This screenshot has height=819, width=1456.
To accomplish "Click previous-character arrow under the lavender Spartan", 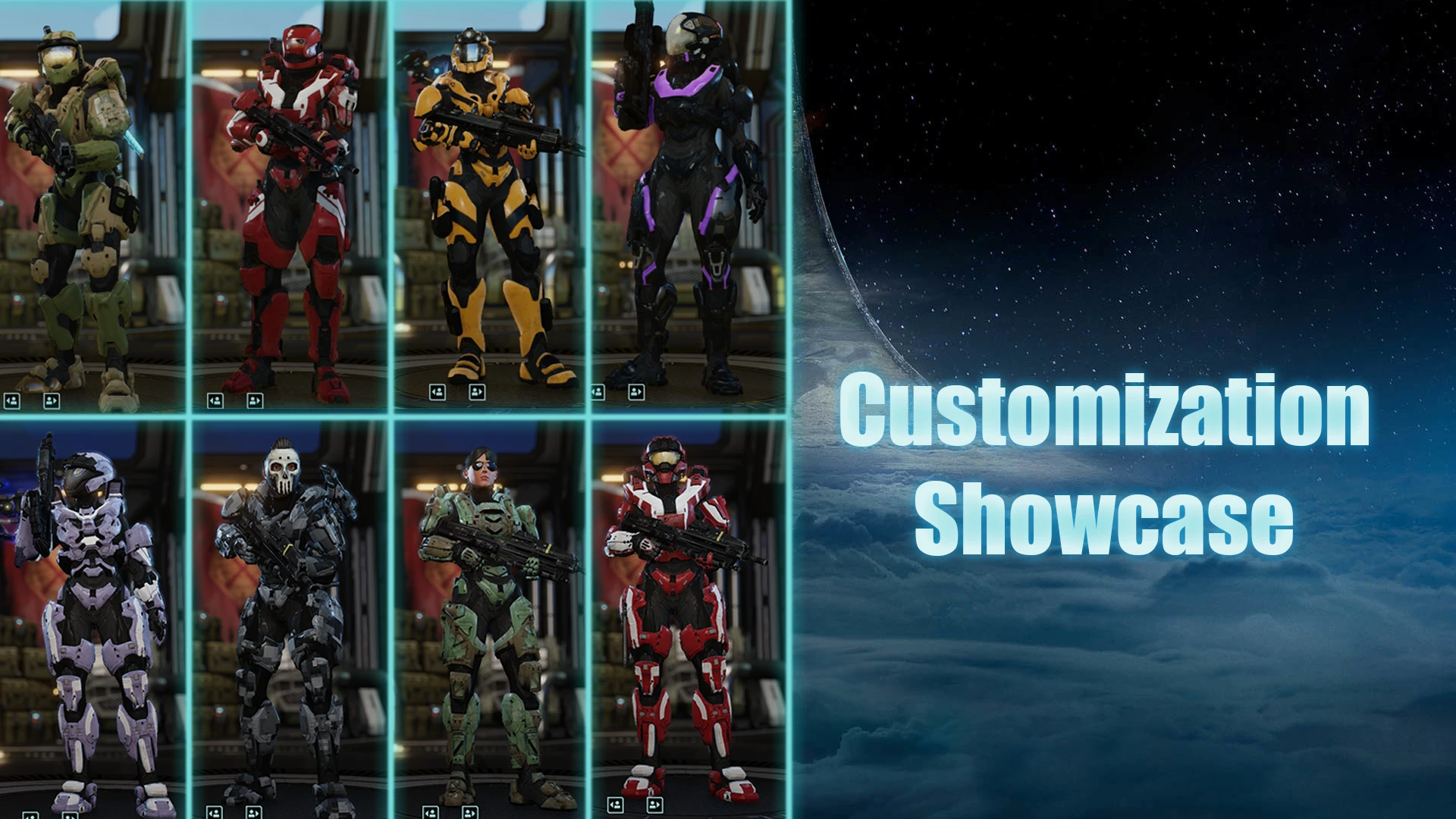I will click(29, 814).
